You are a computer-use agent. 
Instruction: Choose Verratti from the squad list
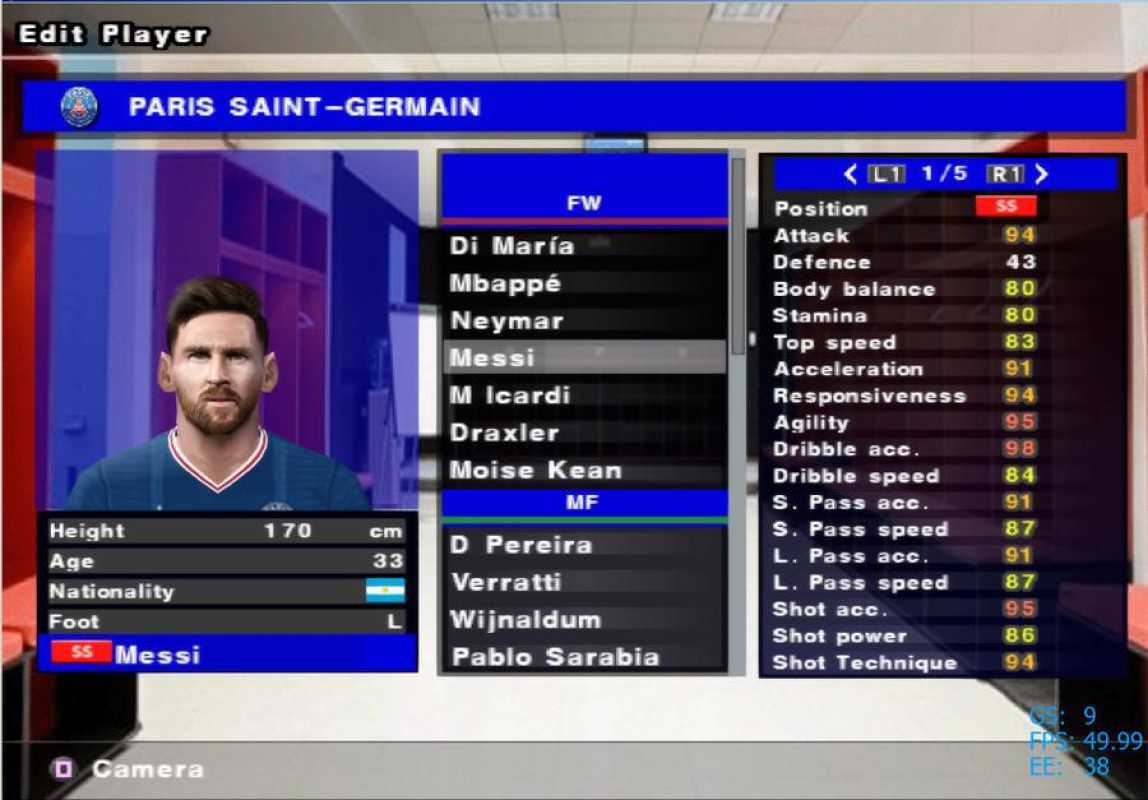[584, 582]
